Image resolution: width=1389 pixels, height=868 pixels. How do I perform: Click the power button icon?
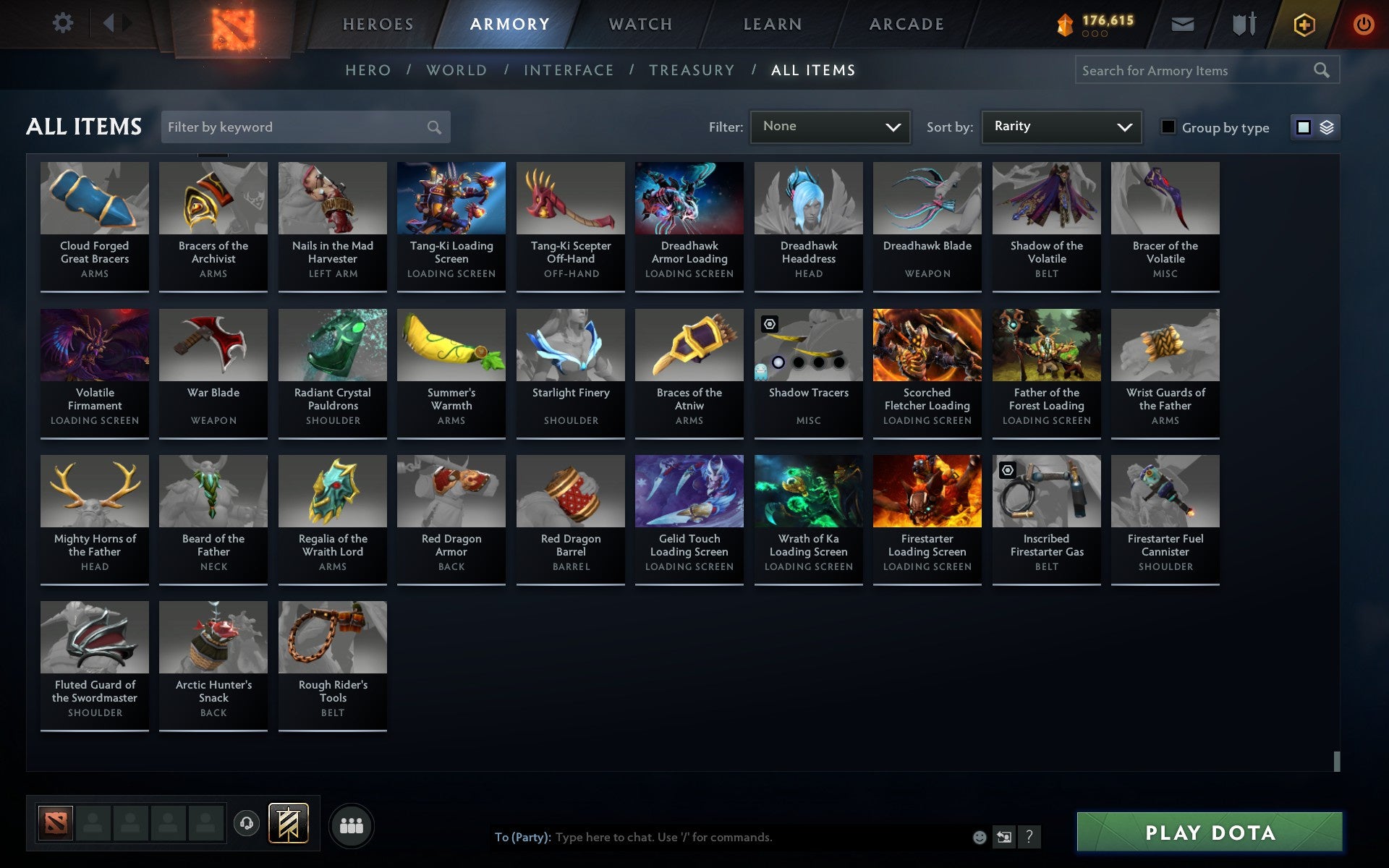1366,23
